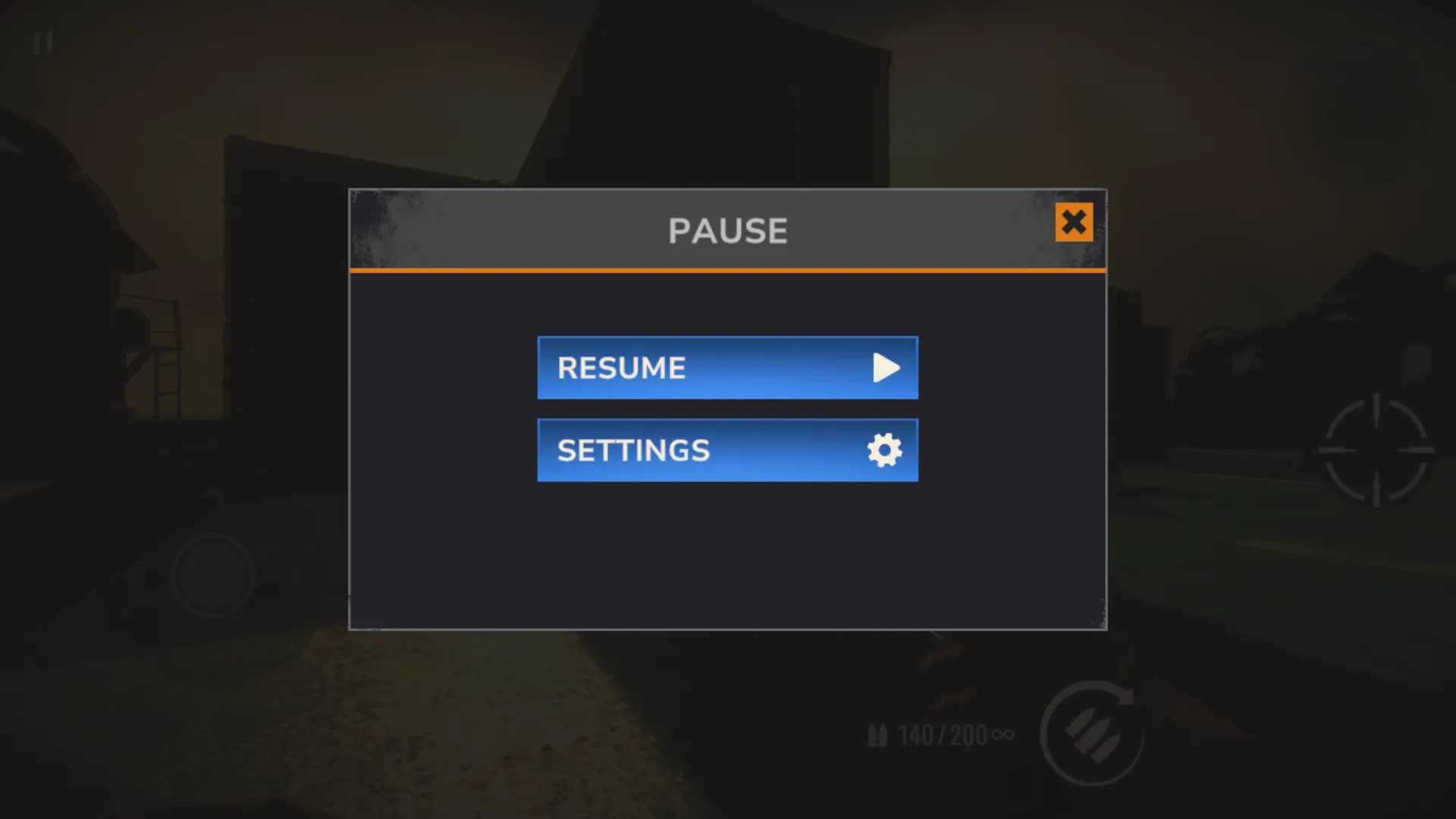Viewport: 1456px width, 819px height.
Task: Click the PAUSE title header
Action: 726,230
